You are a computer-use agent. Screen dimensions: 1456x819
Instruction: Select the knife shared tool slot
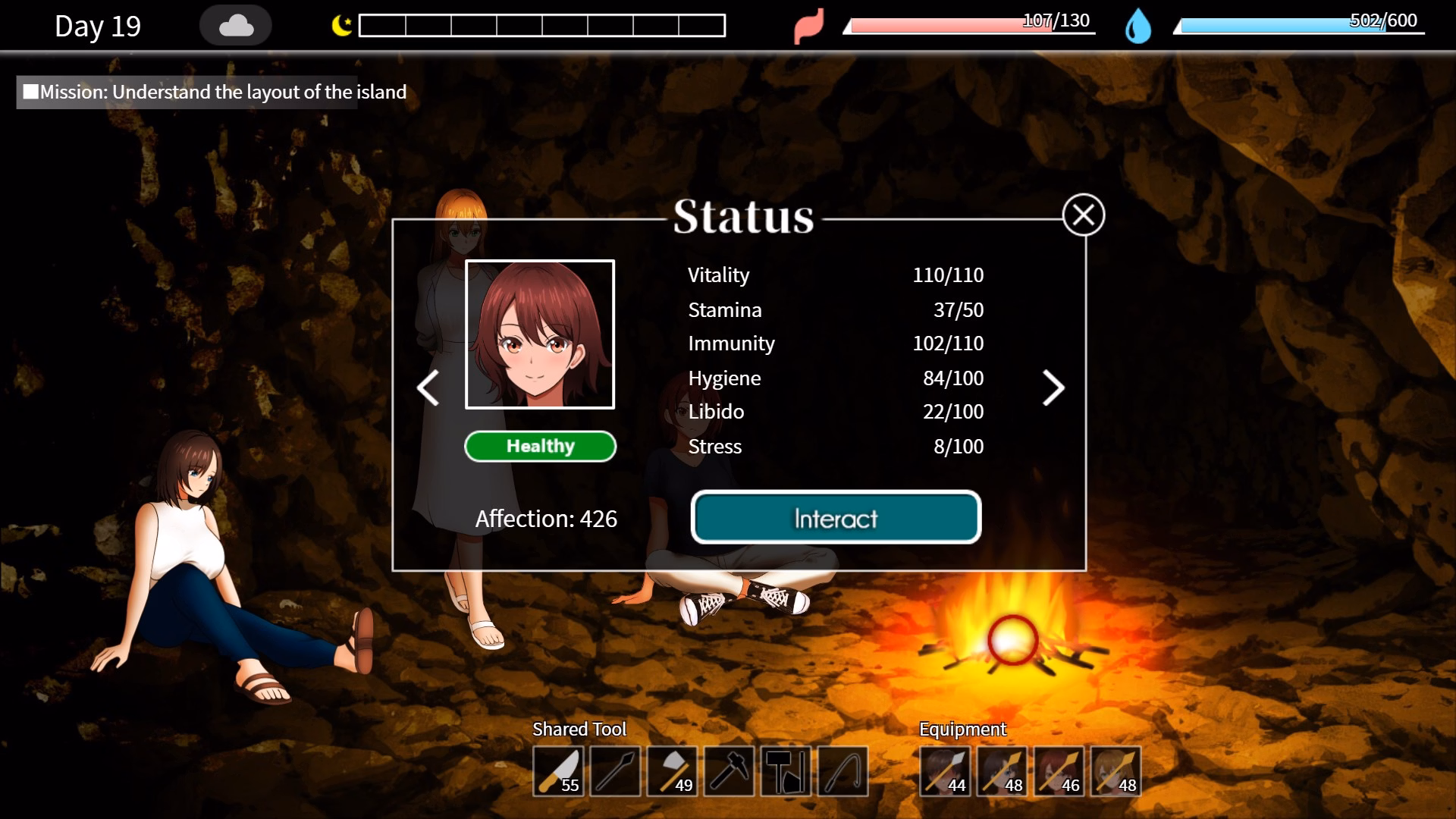coord(558,771)
